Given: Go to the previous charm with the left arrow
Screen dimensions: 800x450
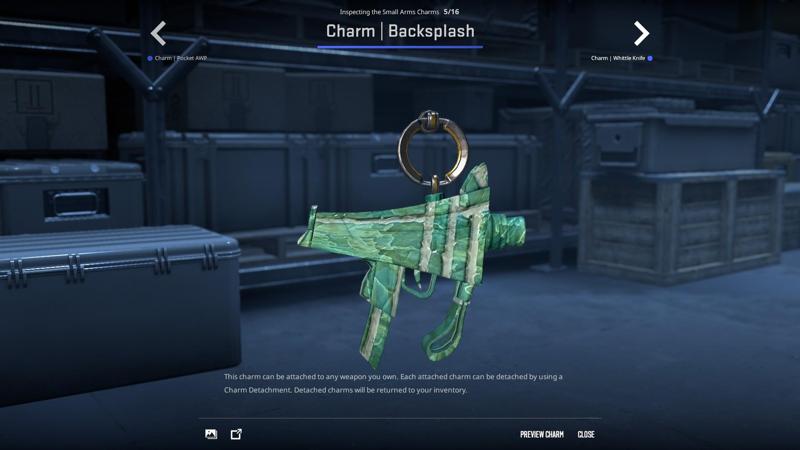Looking at the screenshot, I should pos(158,34).
